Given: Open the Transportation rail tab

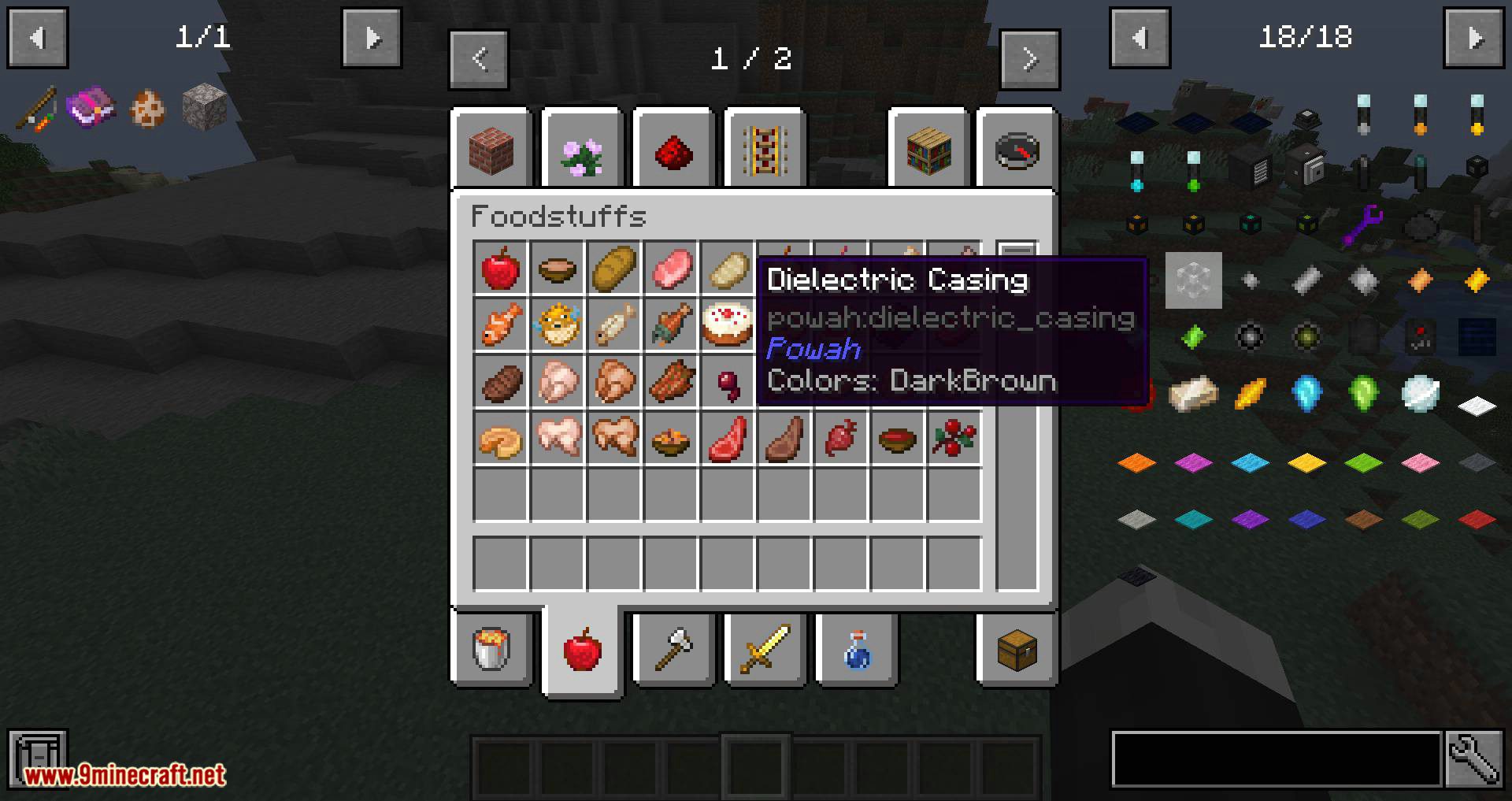Looking at the screenshot, I should 765,150.
